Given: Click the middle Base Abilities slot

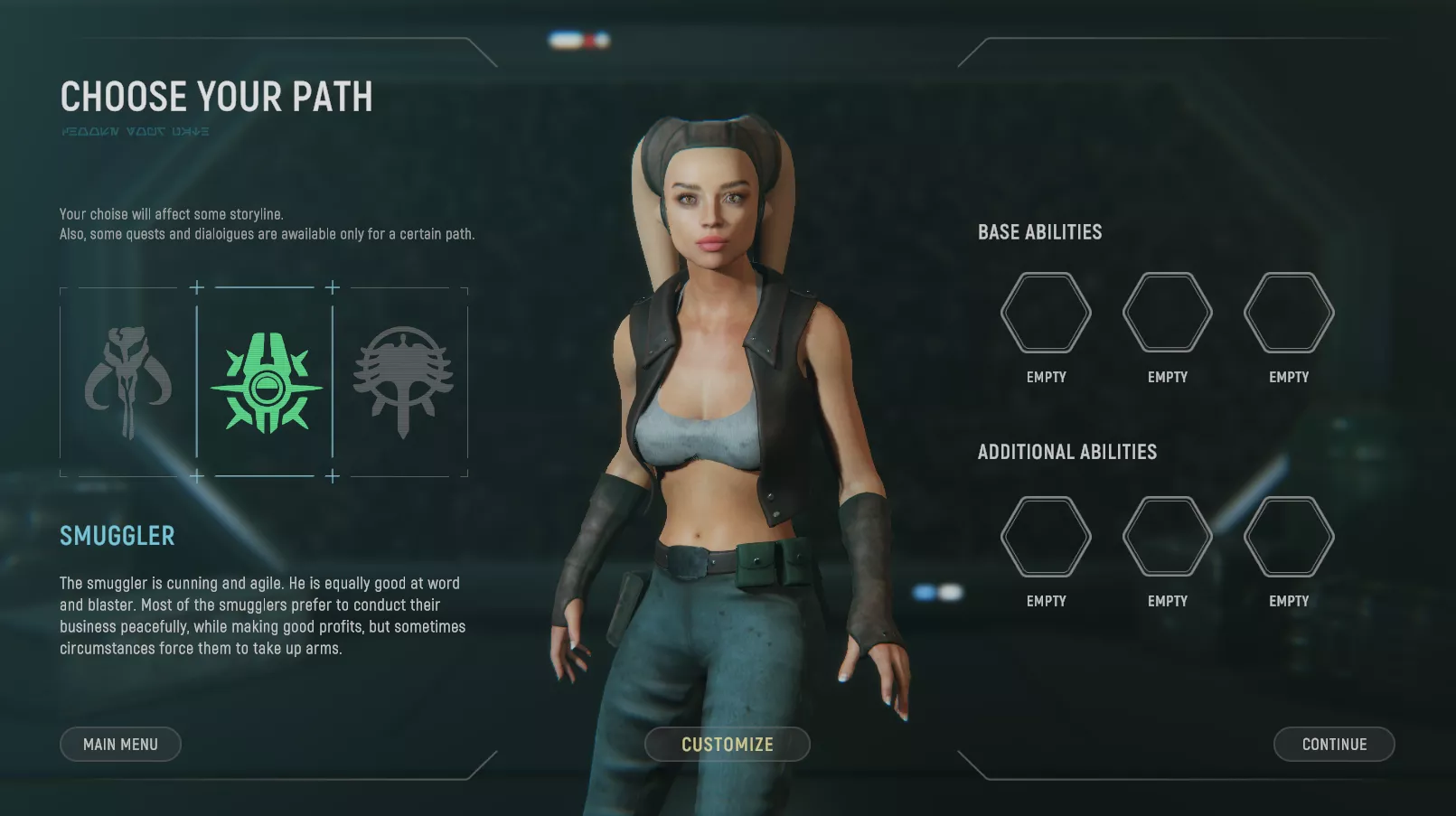Looking at the screenshot, I should [1167, 312].
